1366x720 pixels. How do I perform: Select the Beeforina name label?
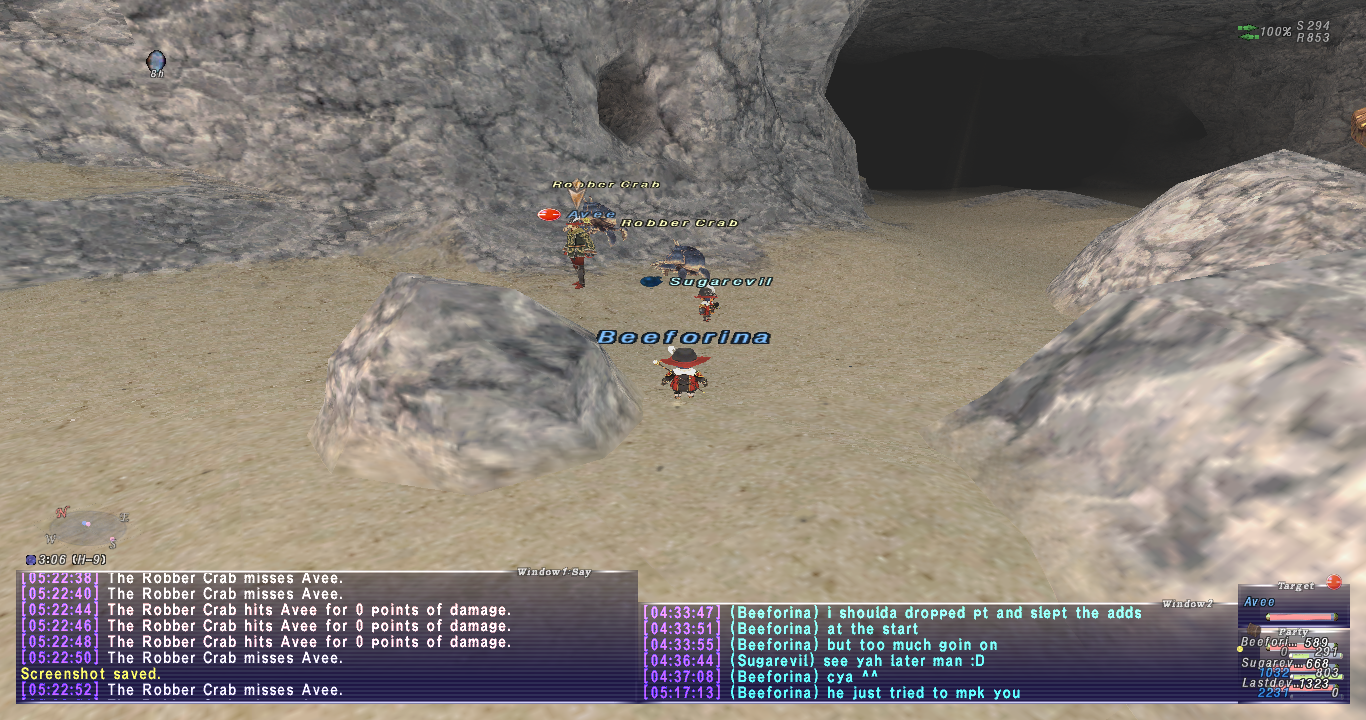tap(684, 338)
